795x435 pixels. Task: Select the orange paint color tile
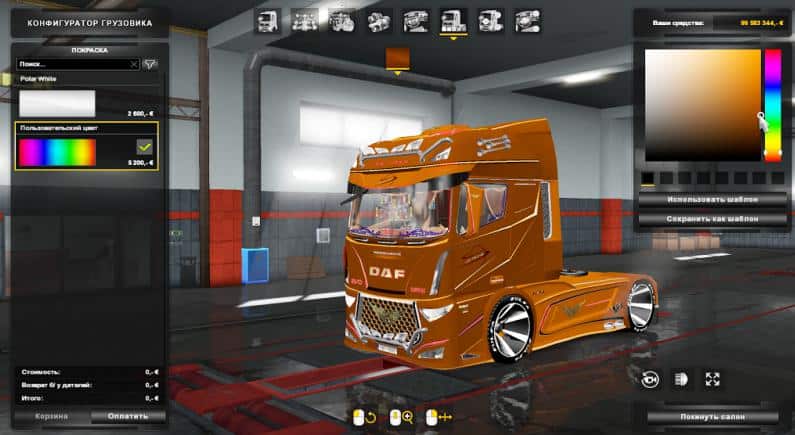pos(398,58)
